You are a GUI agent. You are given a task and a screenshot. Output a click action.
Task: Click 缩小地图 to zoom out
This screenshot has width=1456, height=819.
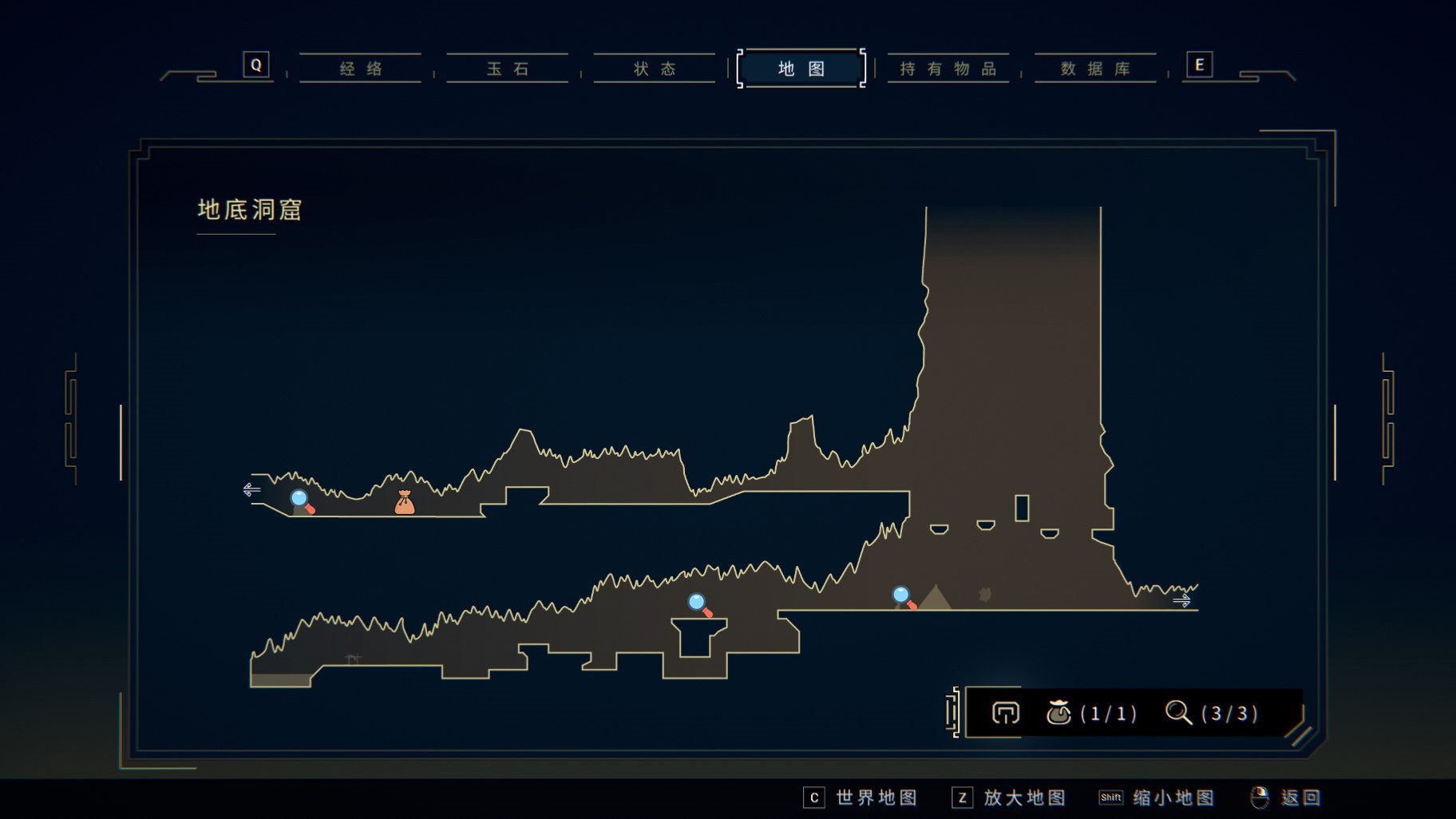pos(1157,797)
